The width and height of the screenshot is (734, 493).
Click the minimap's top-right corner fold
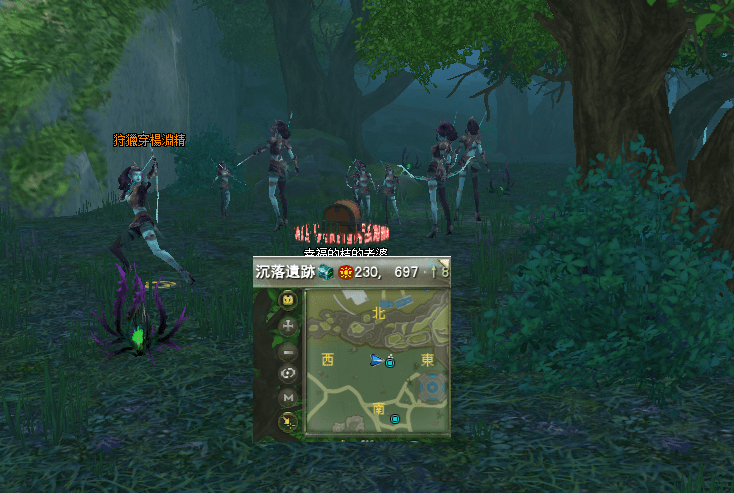444,262
